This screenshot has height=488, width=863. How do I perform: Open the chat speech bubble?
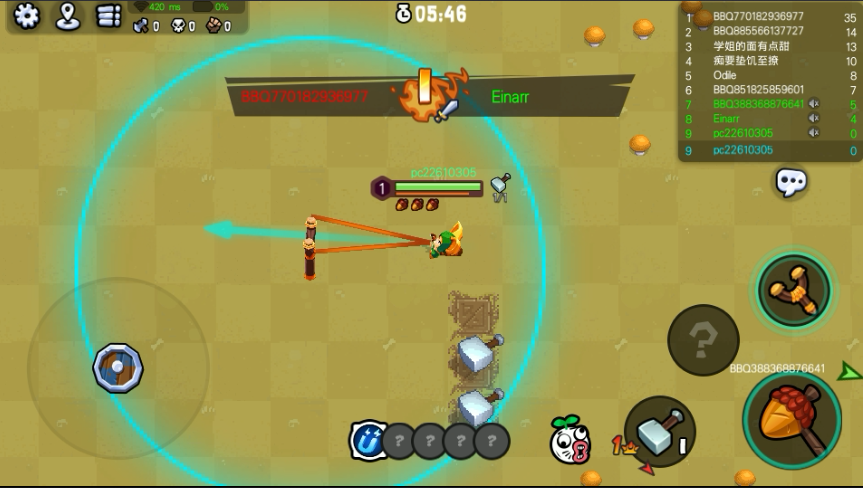point(791,181)
